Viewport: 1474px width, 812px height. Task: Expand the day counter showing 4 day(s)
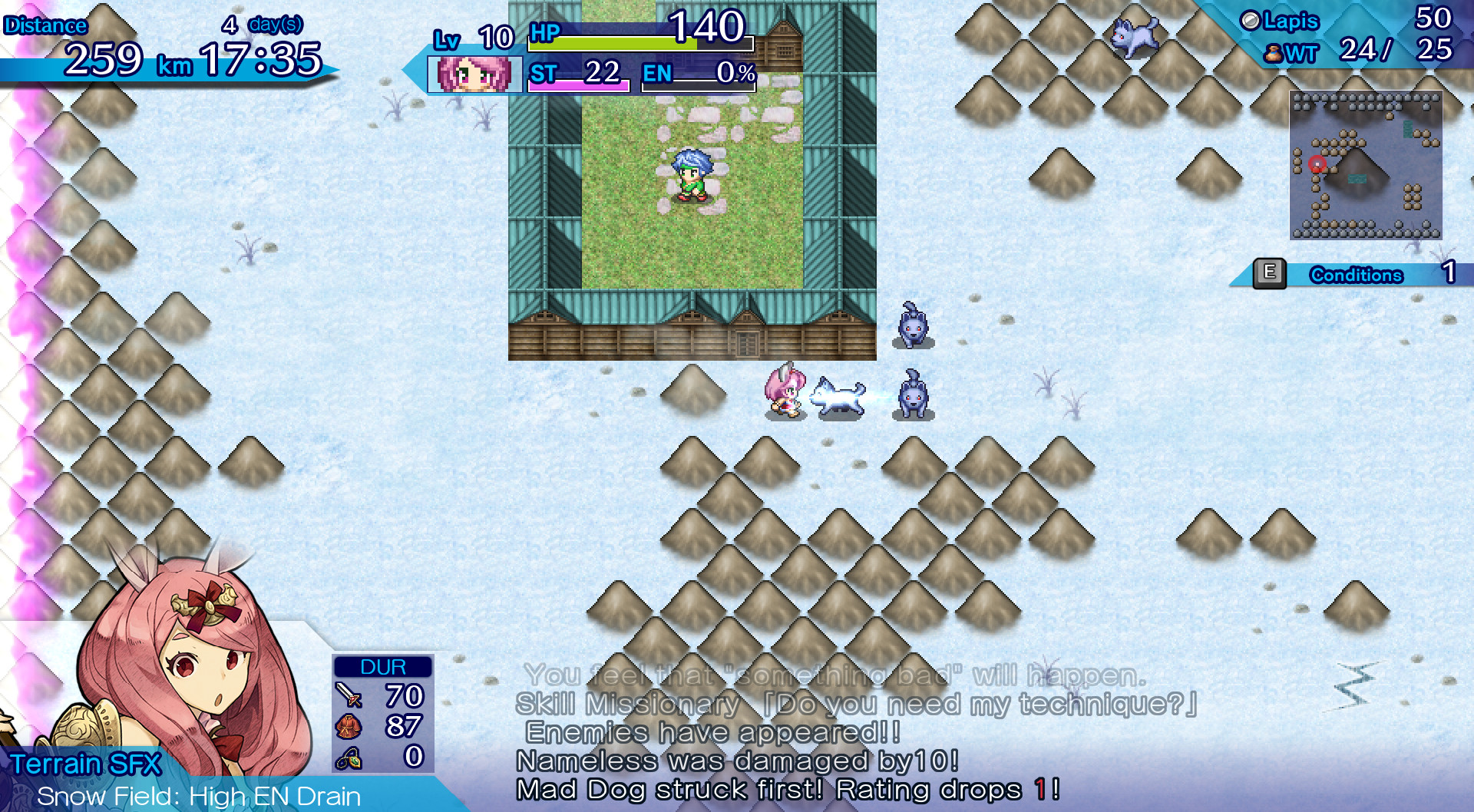coord(262,23)
